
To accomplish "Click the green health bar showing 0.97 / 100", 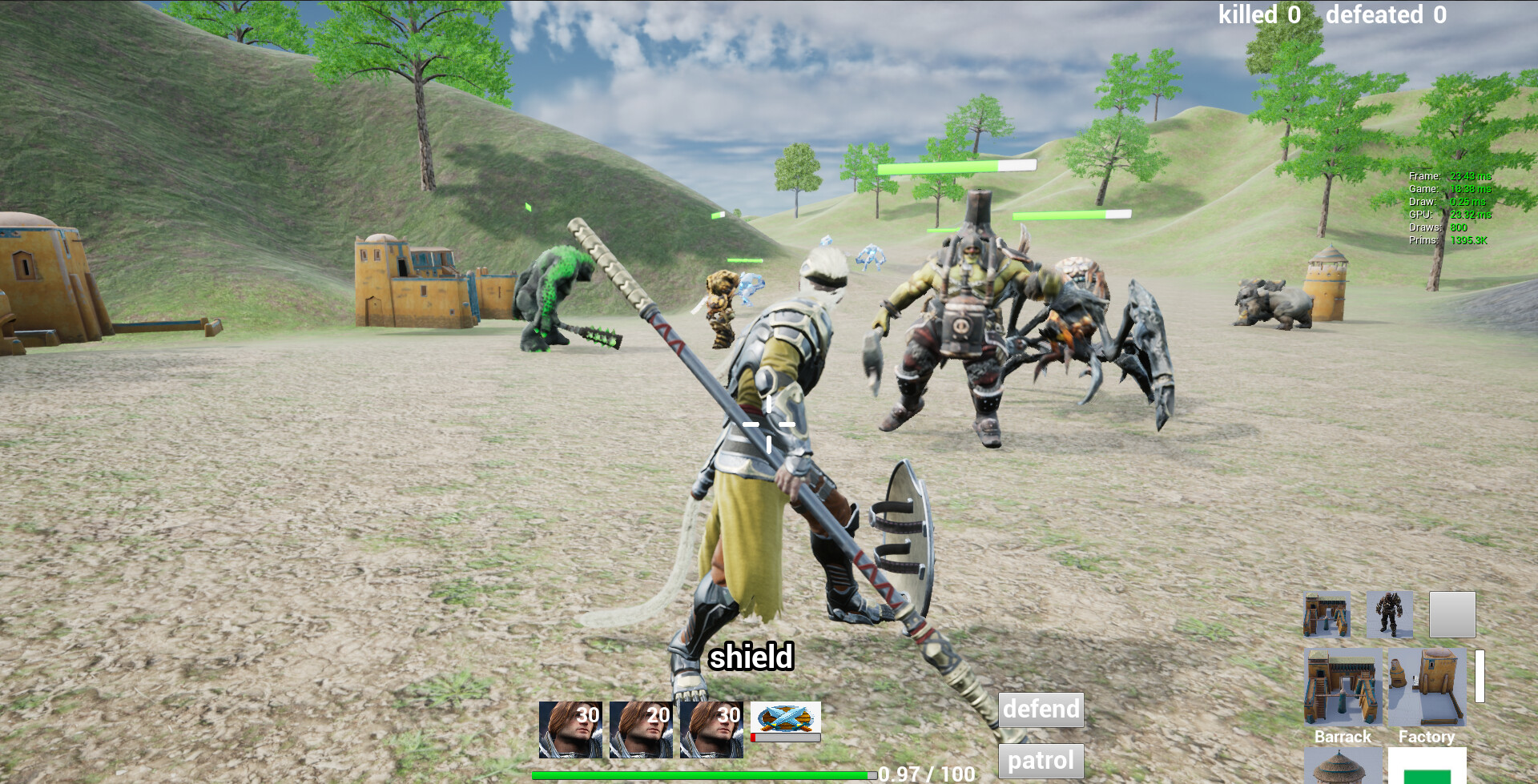I will (x=703, y=775).
